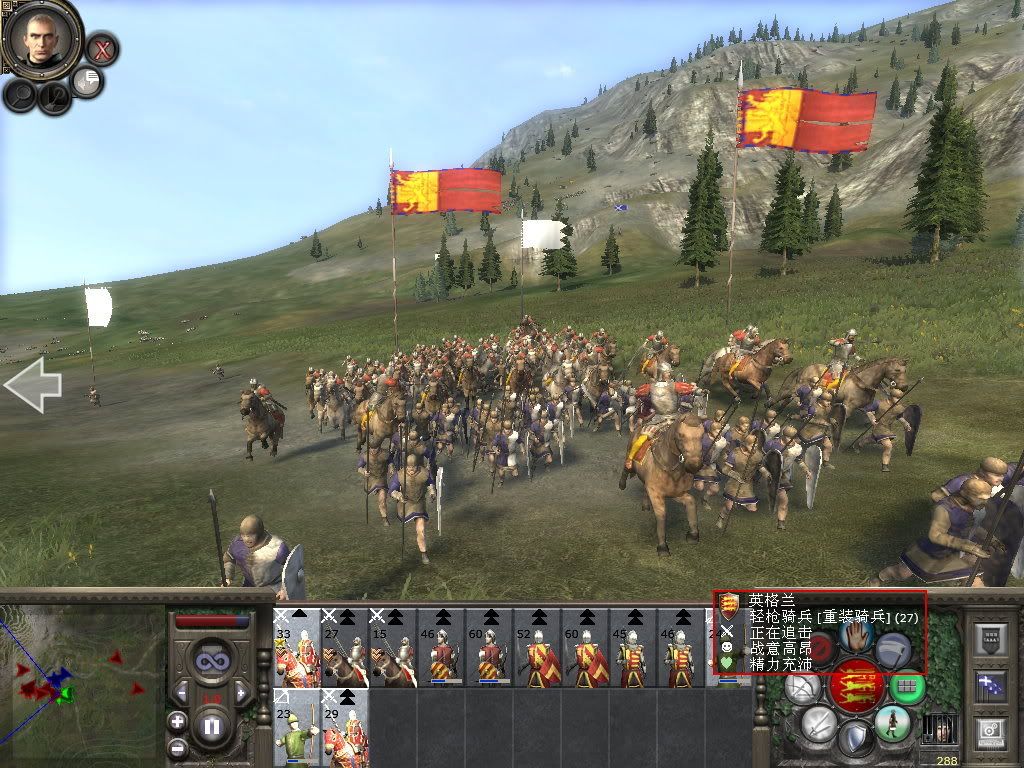The height and width of the screenshot is (768, 1024).
Task: Click the infinity speed button
Action: click(211, 662)
